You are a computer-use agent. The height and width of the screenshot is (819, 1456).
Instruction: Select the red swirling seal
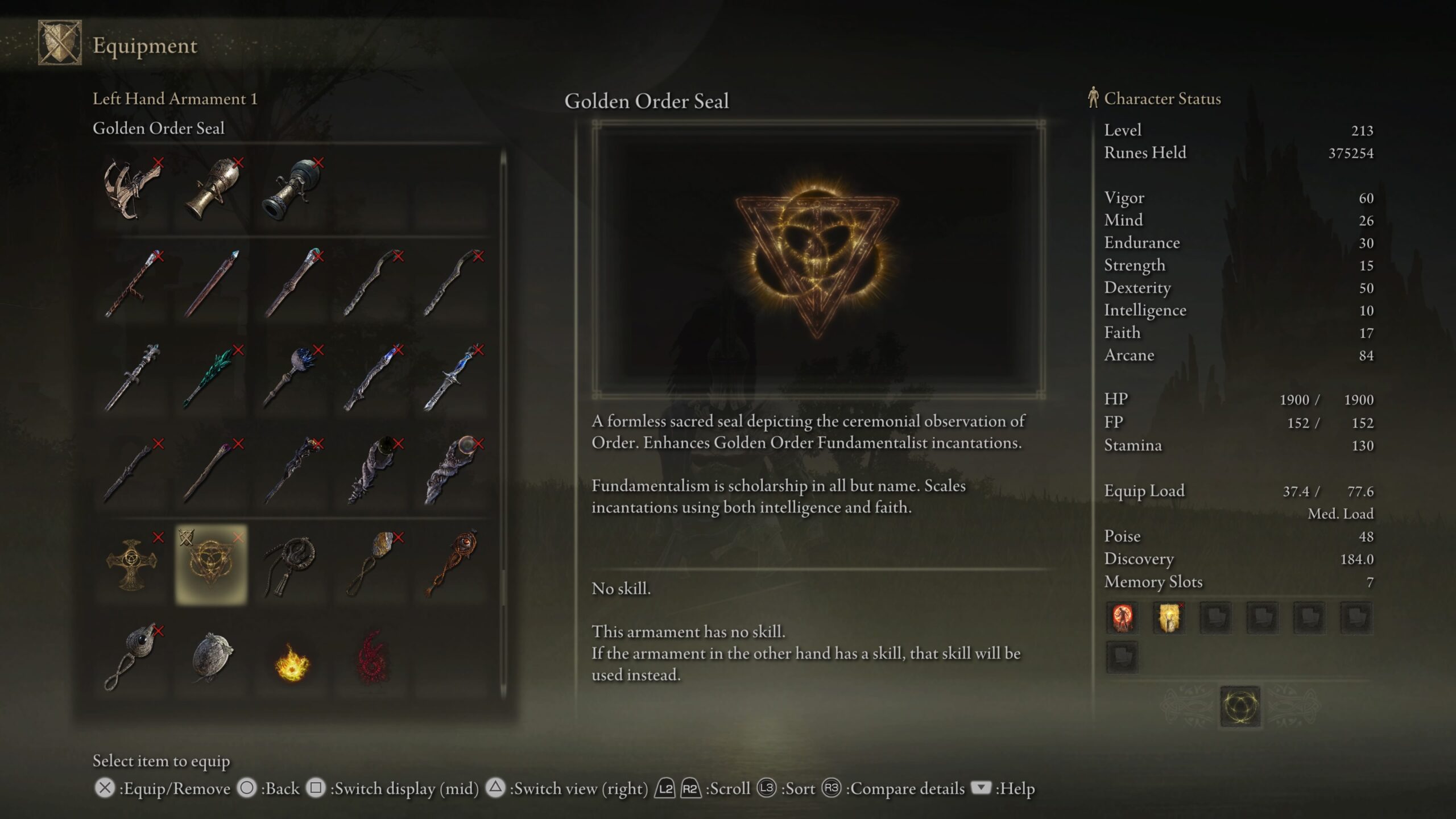(x=371, y=659)
